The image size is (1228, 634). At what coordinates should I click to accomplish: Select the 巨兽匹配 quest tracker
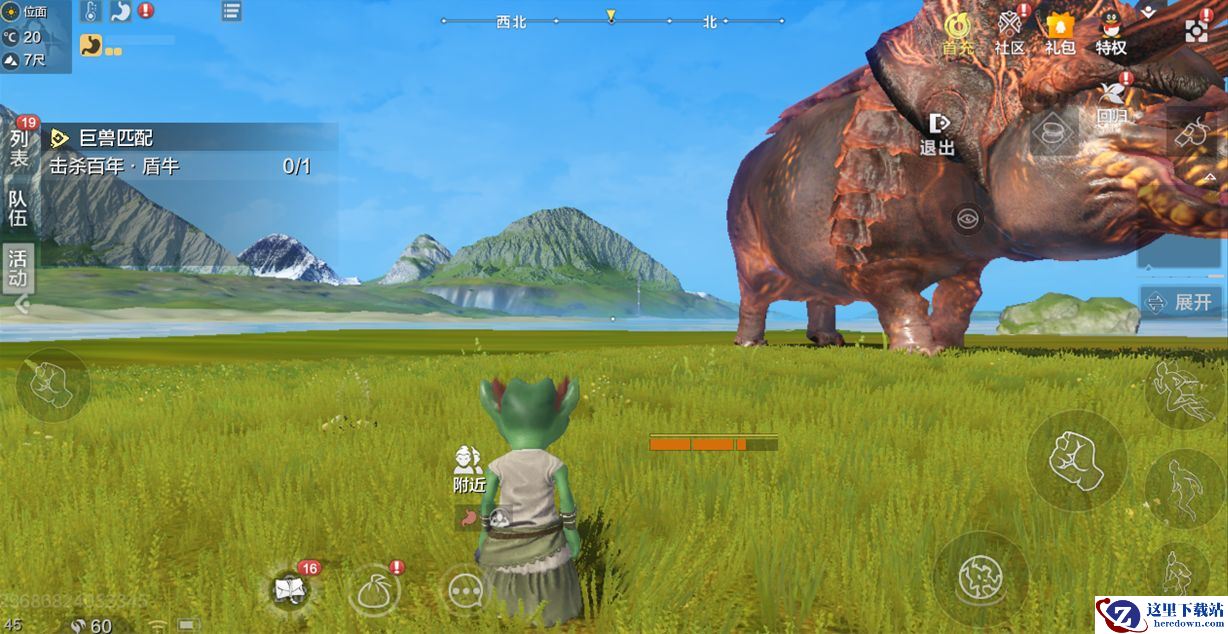coord(180,138)
